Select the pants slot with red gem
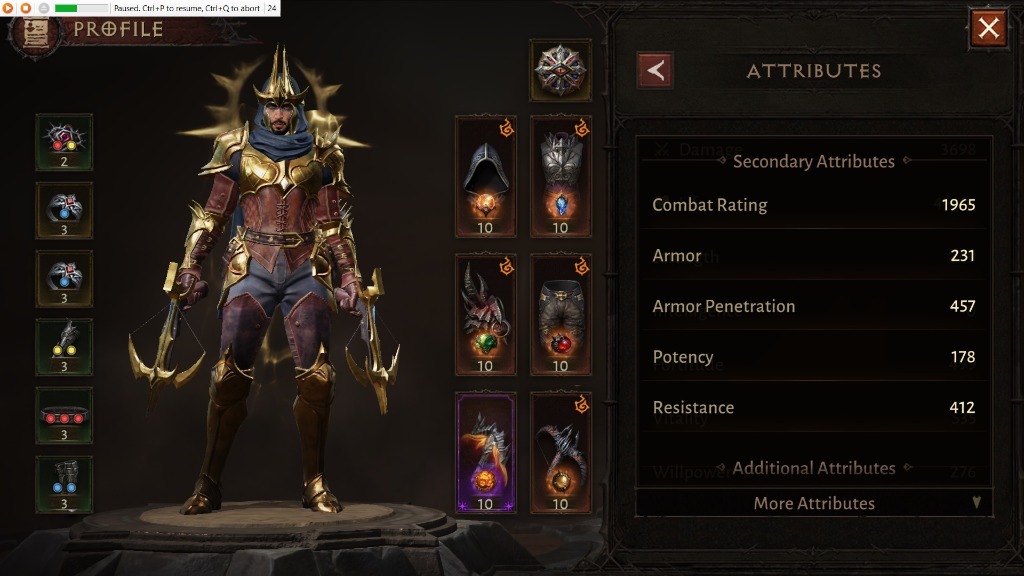This screenshot has width=1024, height=576. coord(560,314)
